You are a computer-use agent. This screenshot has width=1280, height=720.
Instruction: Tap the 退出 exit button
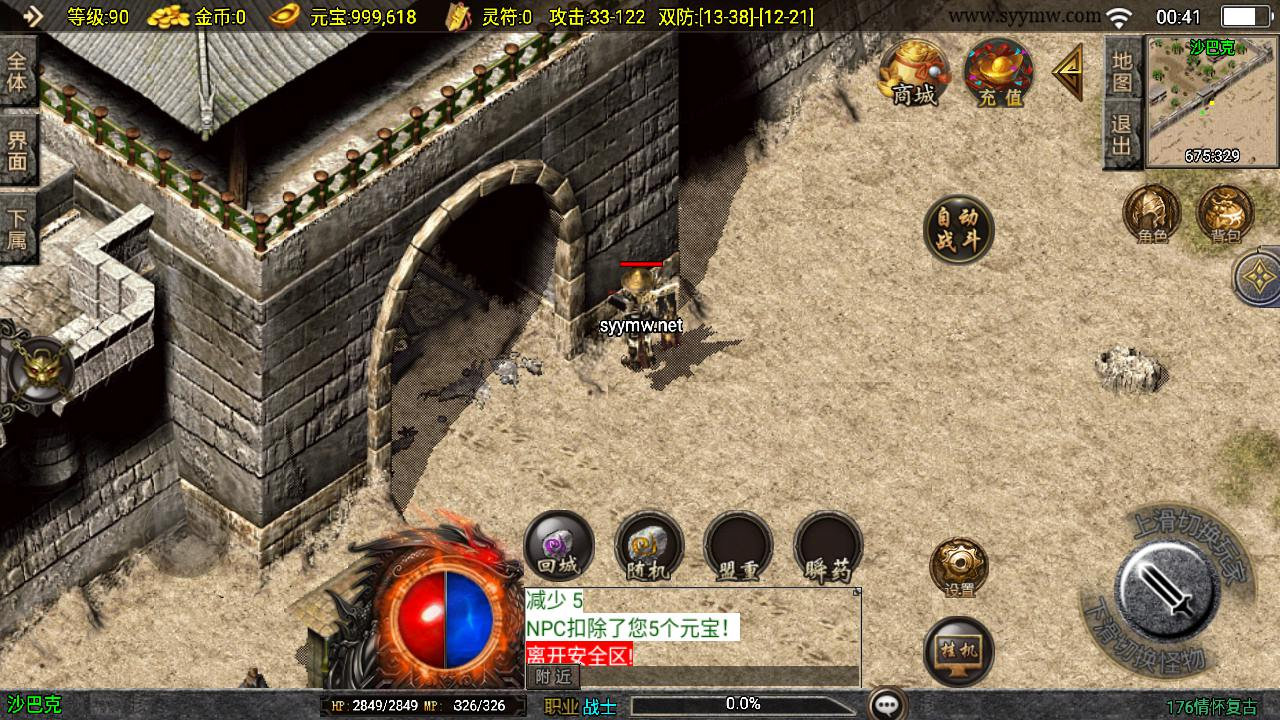1122,136
